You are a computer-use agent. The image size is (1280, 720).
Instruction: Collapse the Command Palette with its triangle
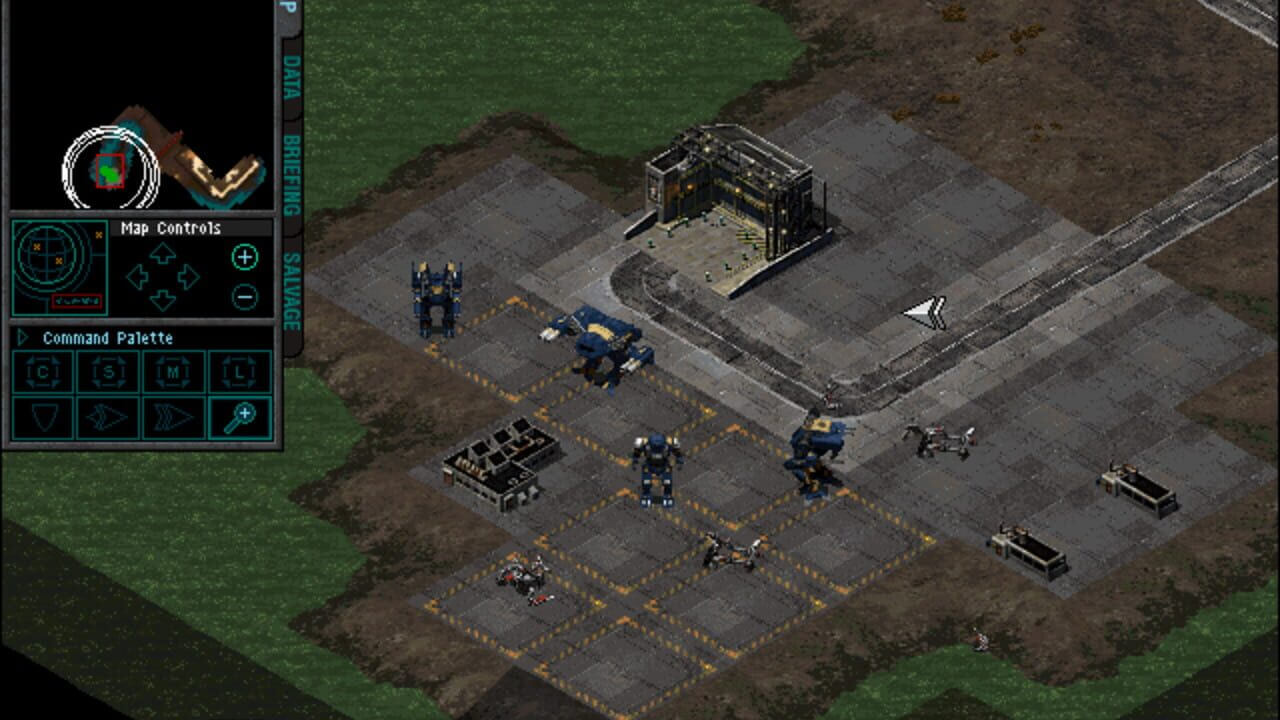click(x=22, y=338)
